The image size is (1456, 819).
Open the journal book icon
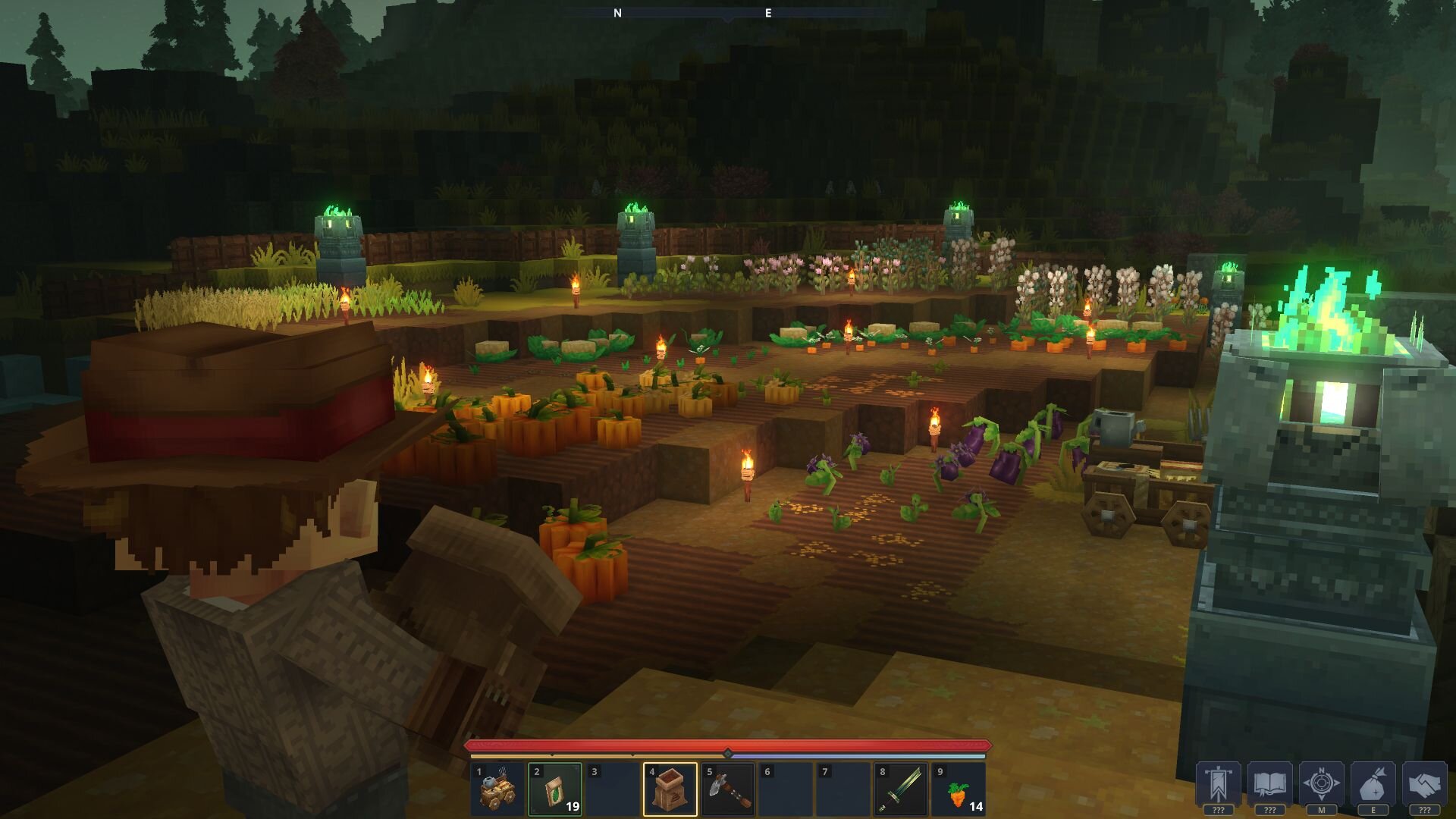coord(1270,783)
